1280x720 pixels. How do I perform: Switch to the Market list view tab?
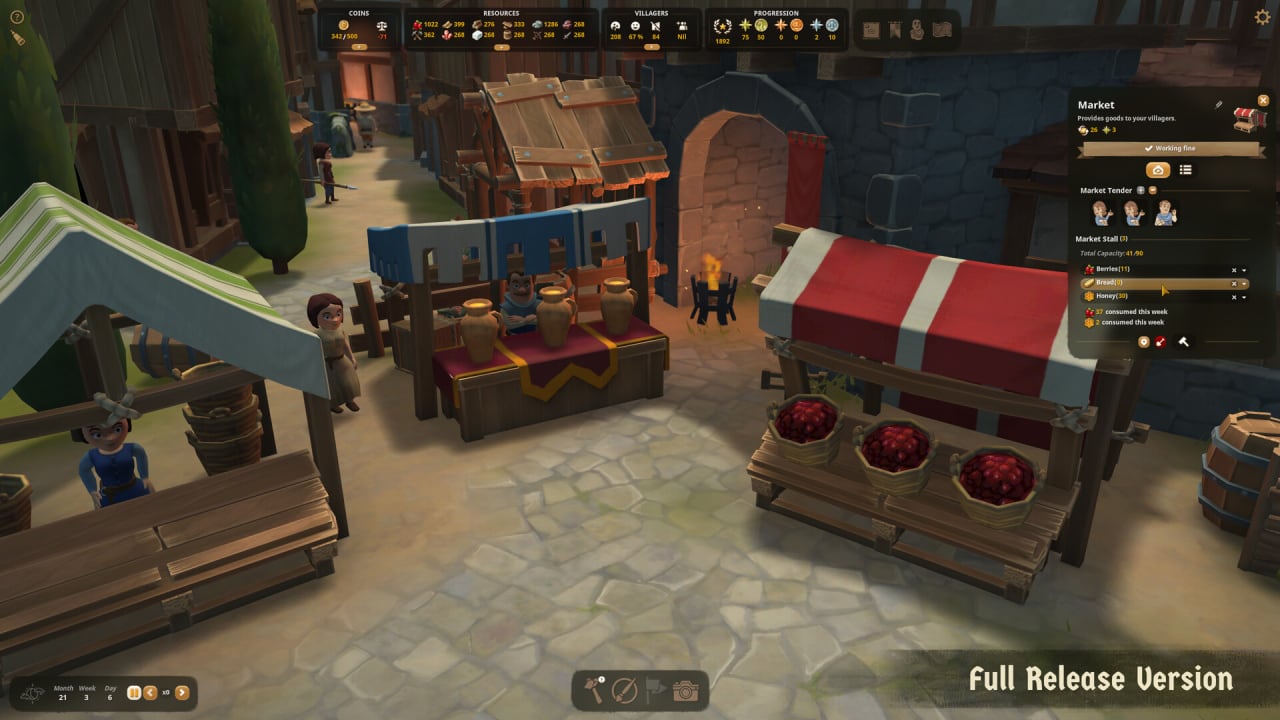click(x=1185, y=170)
